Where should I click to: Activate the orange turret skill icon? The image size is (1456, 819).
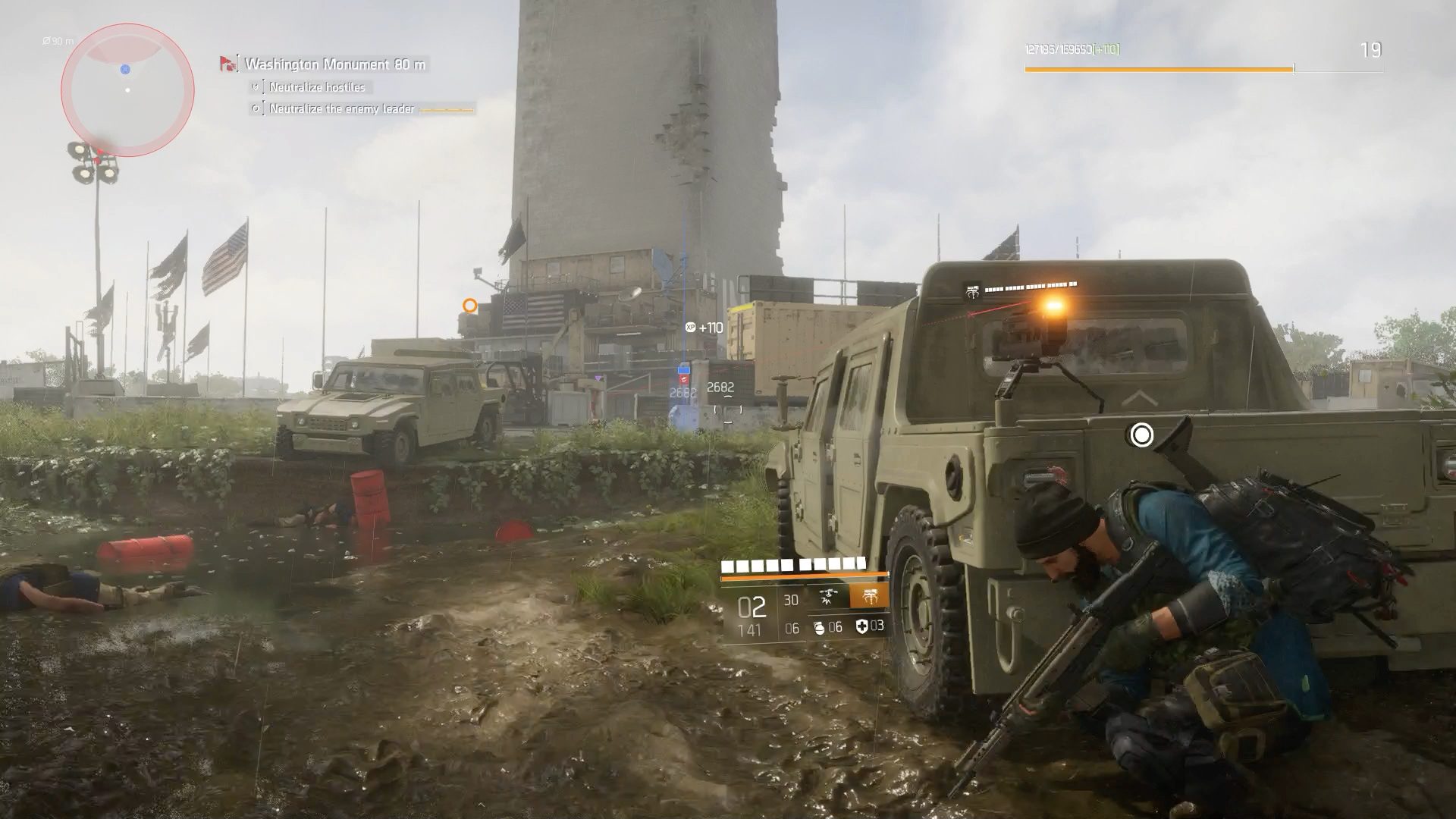click(869, 597)
